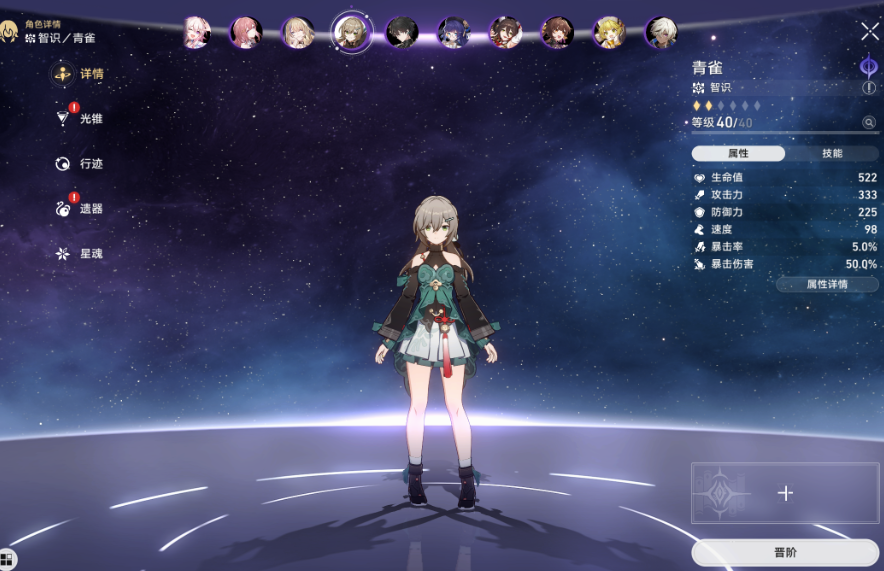Screen dimensions: 884x571
Task: Show 属性详情 detailed attributes
Action: (x=827, y=284)
